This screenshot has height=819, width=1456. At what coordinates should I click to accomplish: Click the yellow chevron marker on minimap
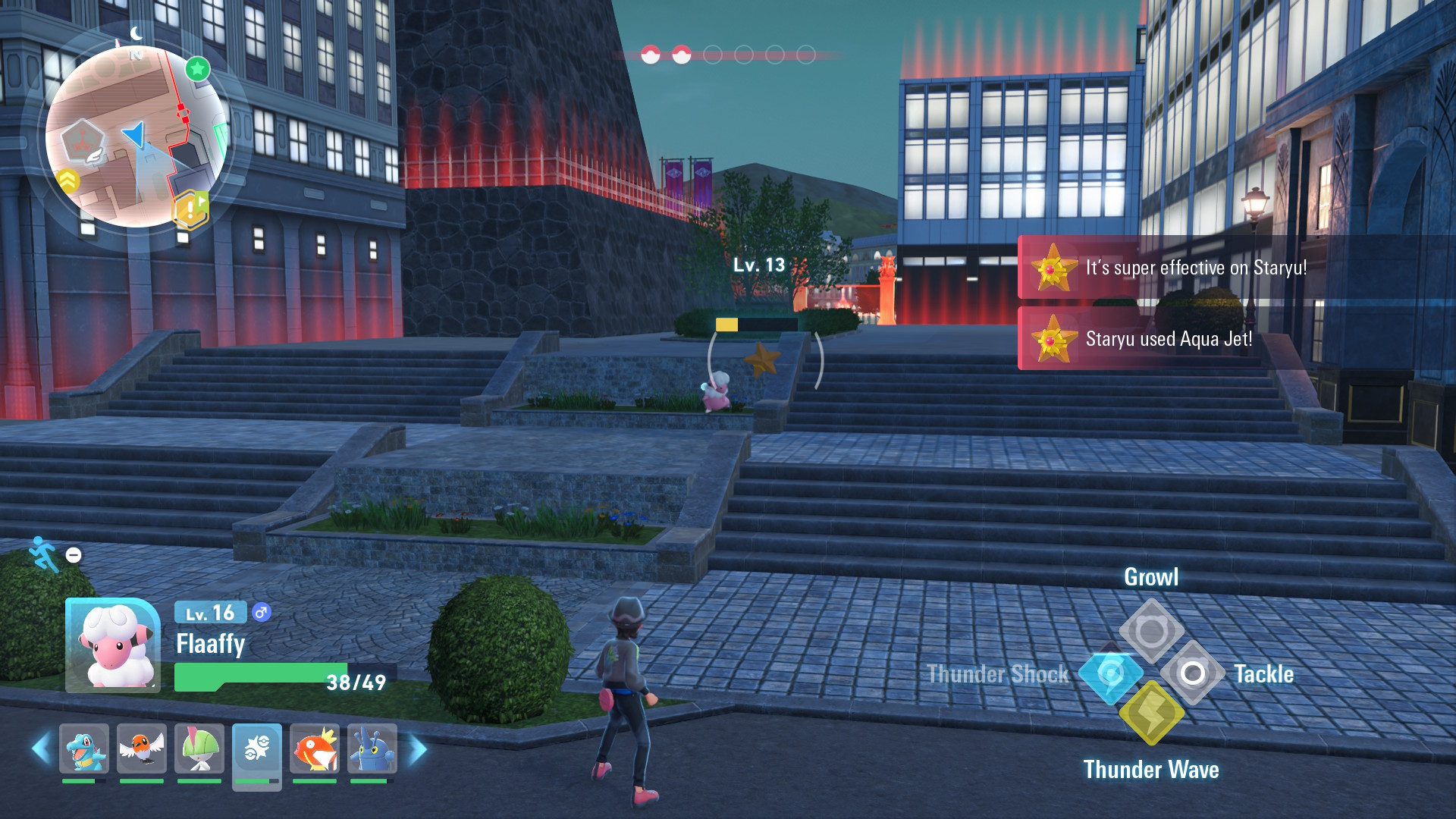tap(68, 180)
